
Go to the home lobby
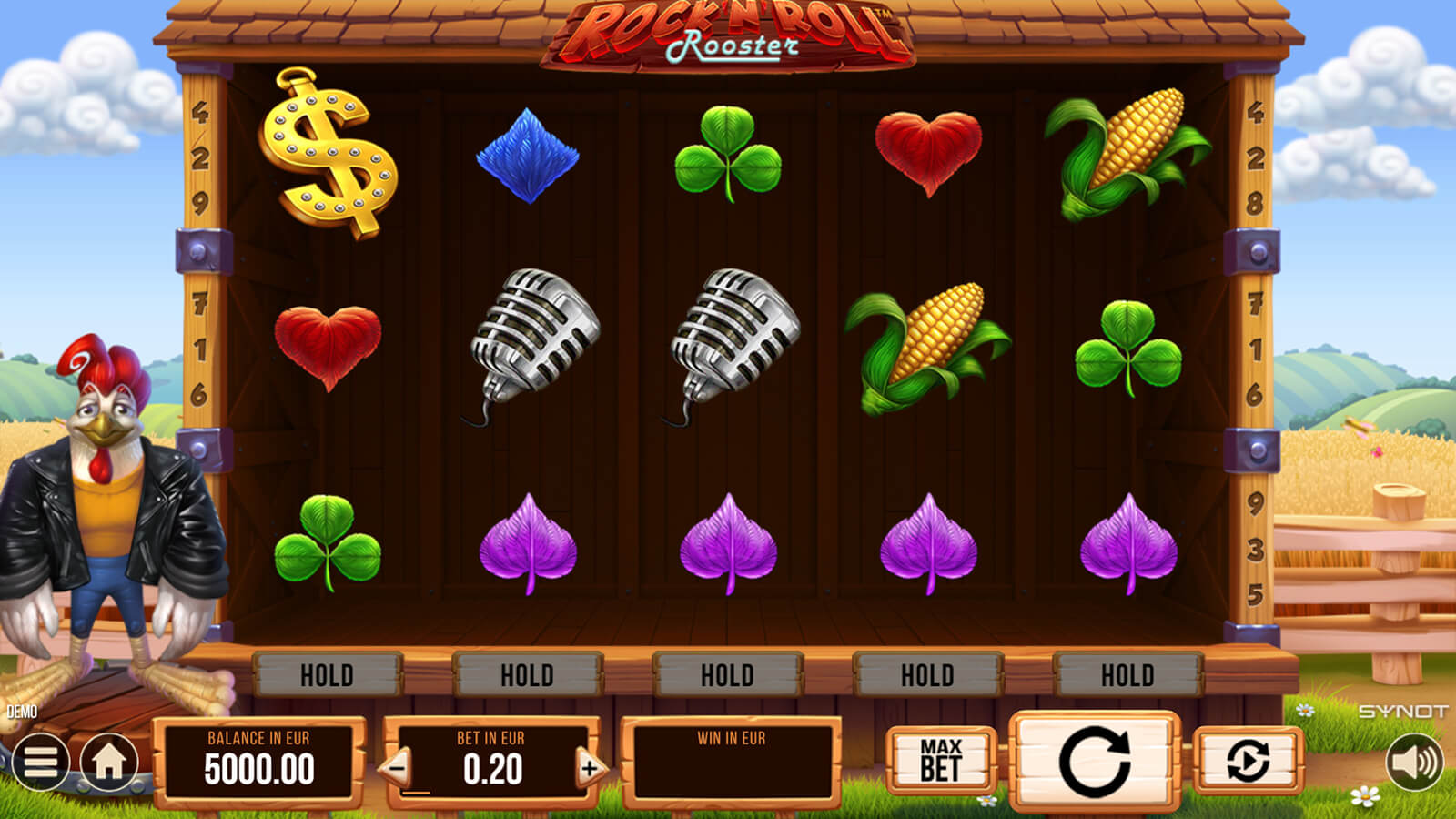(x=109, y=761)
